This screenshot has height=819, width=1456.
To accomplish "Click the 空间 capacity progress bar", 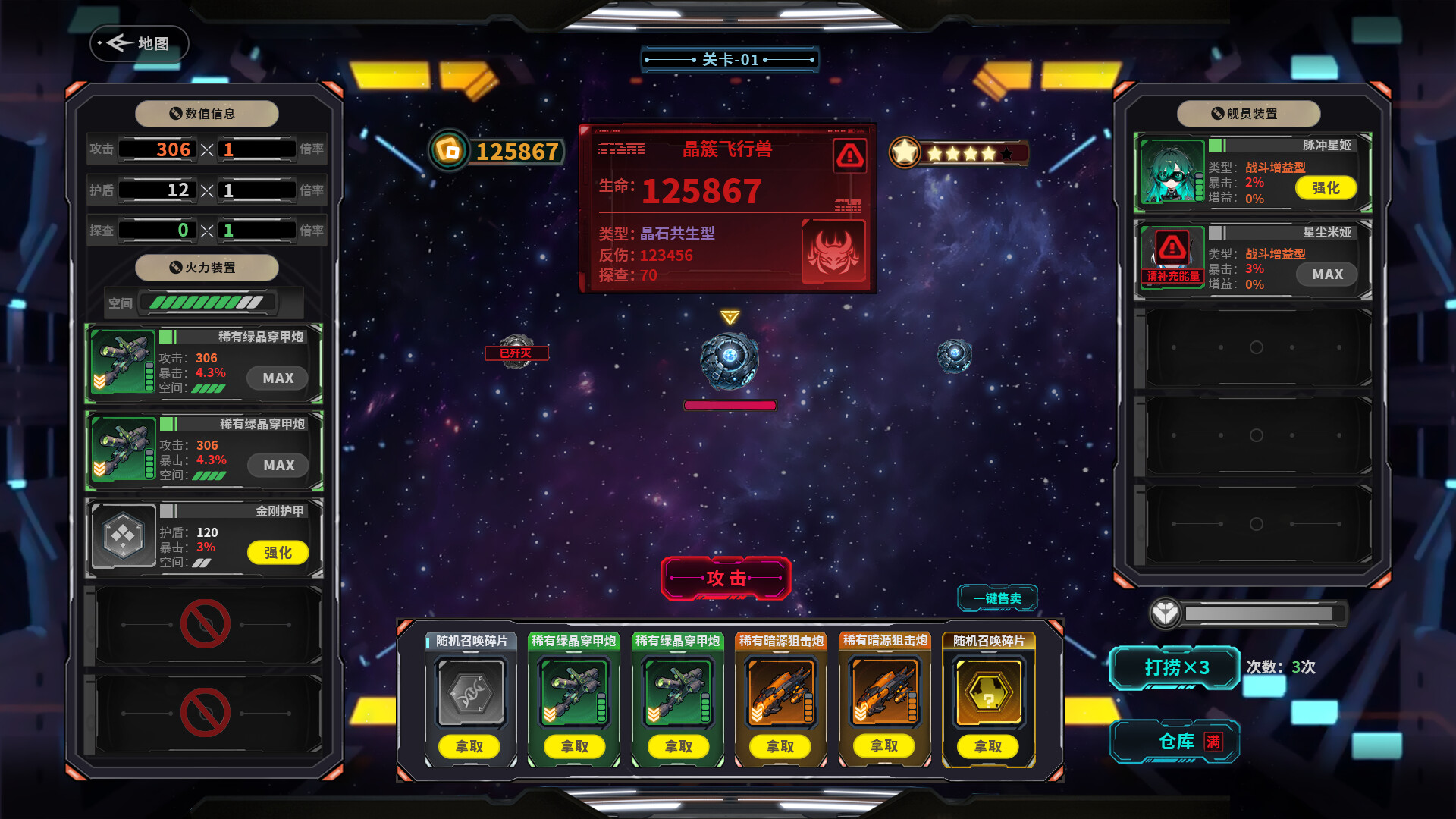I will pos(205,302).
